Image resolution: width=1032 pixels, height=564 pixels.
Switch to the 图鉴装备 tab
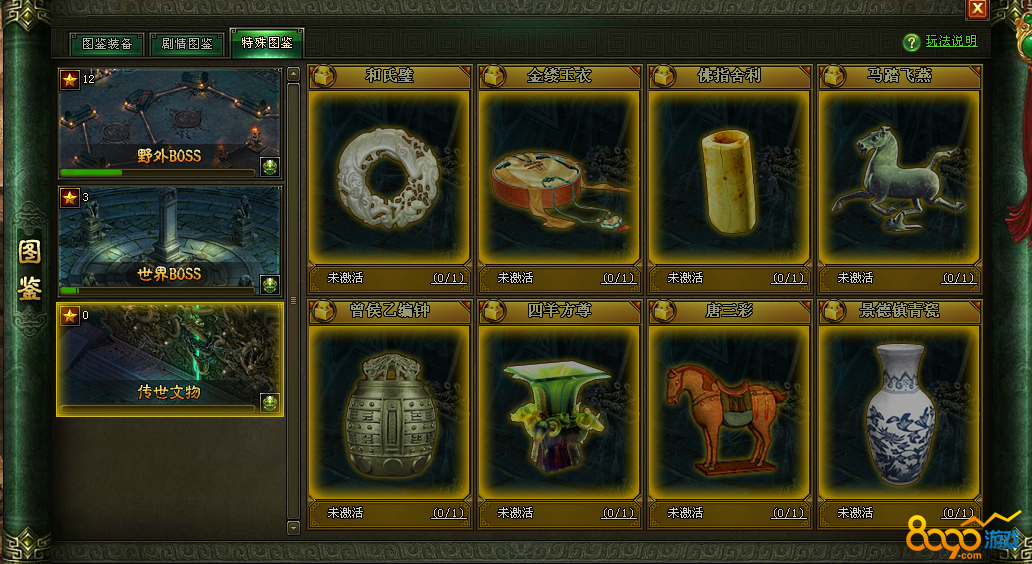click(107, 44)
